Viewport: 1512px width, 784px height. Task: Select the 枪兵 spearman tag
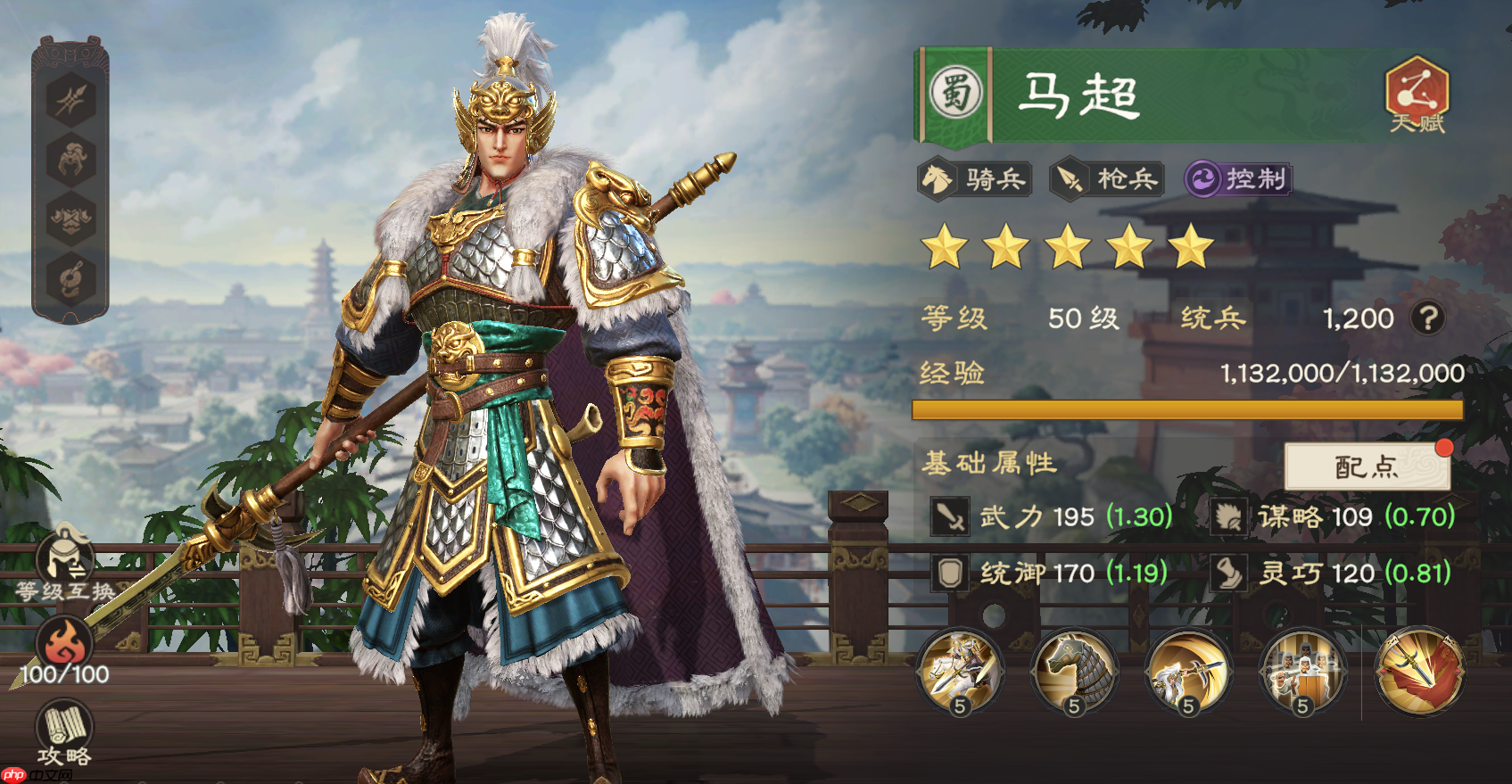click(x=1106, y=179)
